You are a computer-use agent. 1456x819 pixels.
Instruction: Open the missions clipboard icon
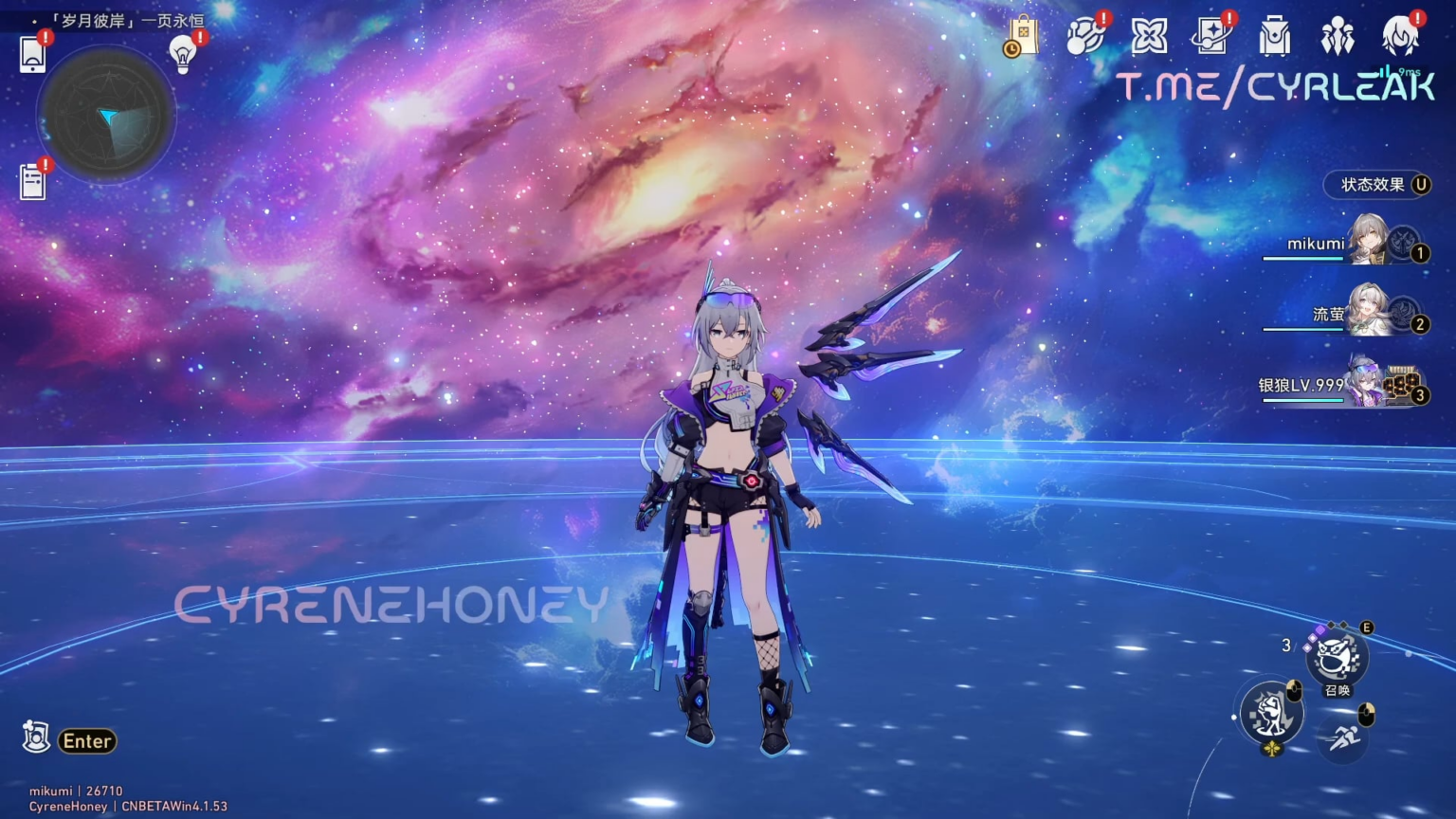point(33,180)
